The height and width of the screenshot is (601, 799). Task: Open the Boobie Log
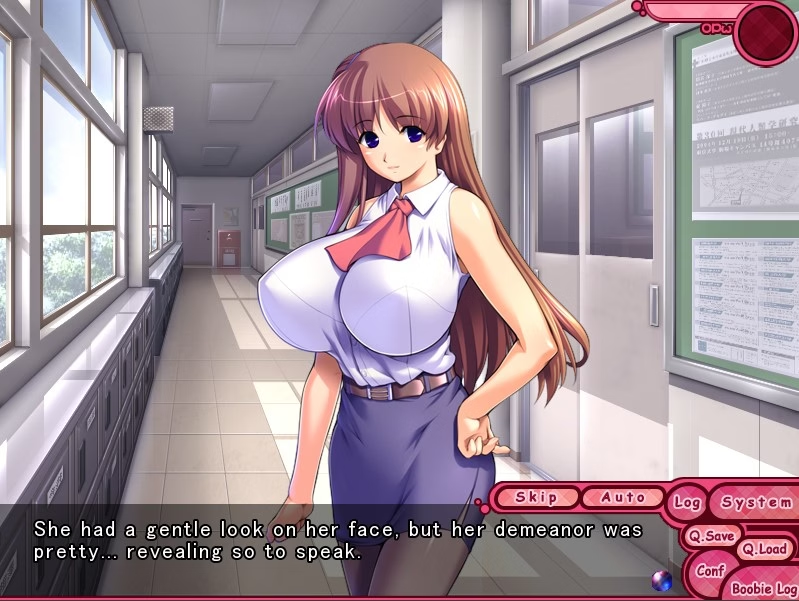coord(763,588)
